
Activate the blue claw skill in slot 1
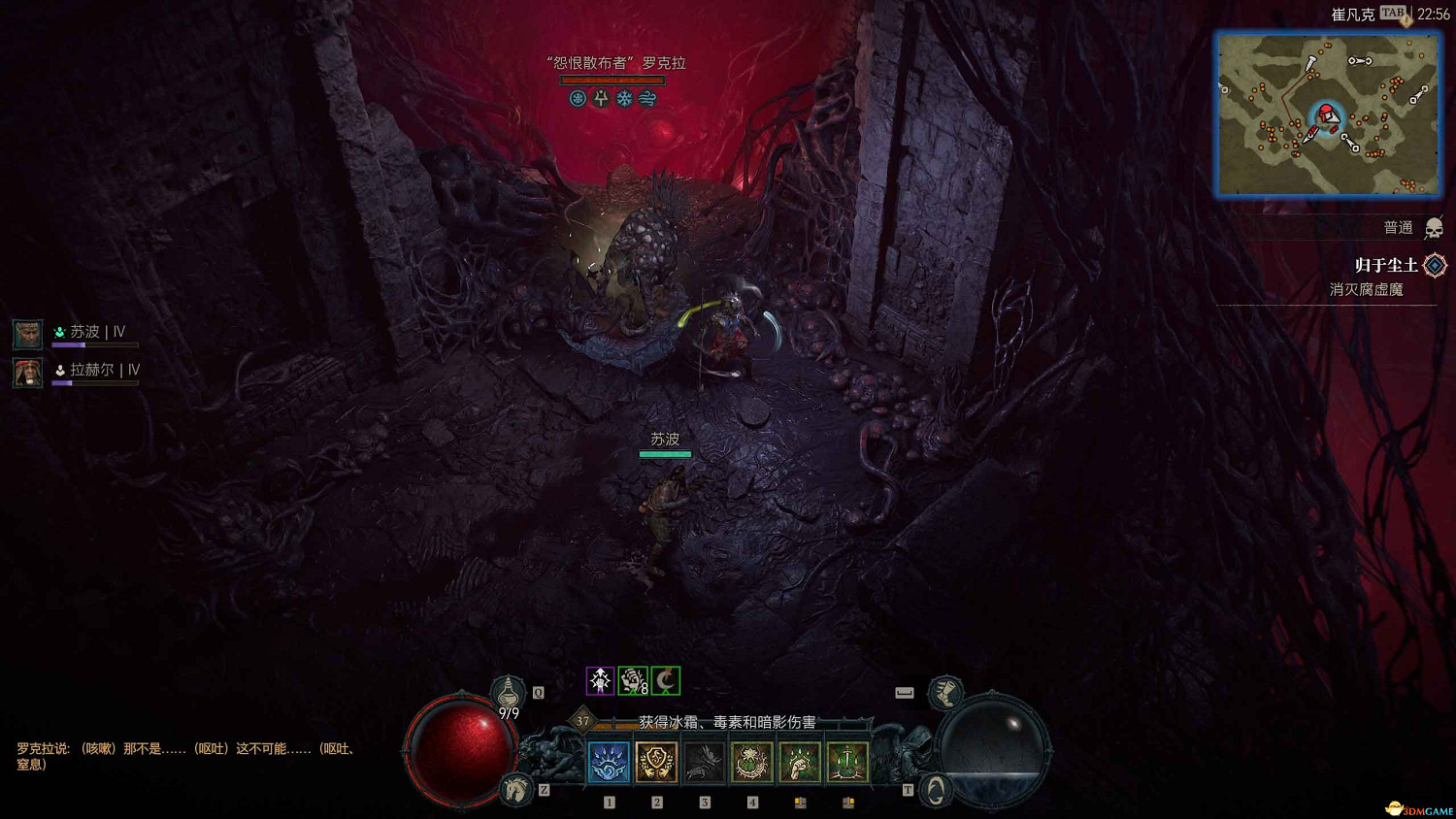[609, 763]
